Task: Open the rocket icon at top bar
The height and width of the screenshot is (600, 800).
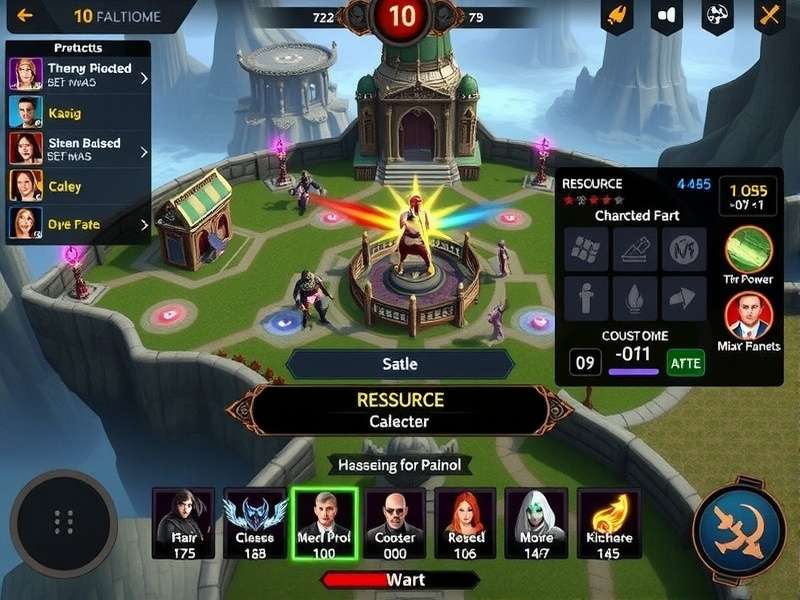Action: (x=617, y=16)
